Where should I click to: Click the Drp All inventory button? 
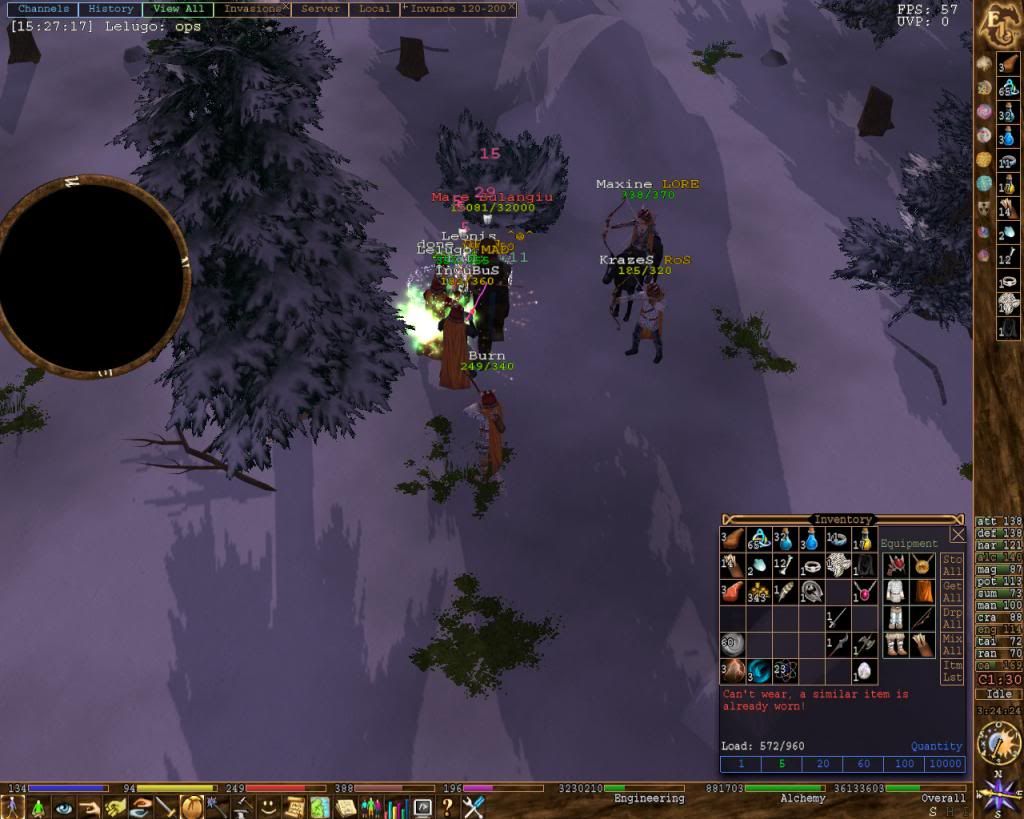[952, 618]
